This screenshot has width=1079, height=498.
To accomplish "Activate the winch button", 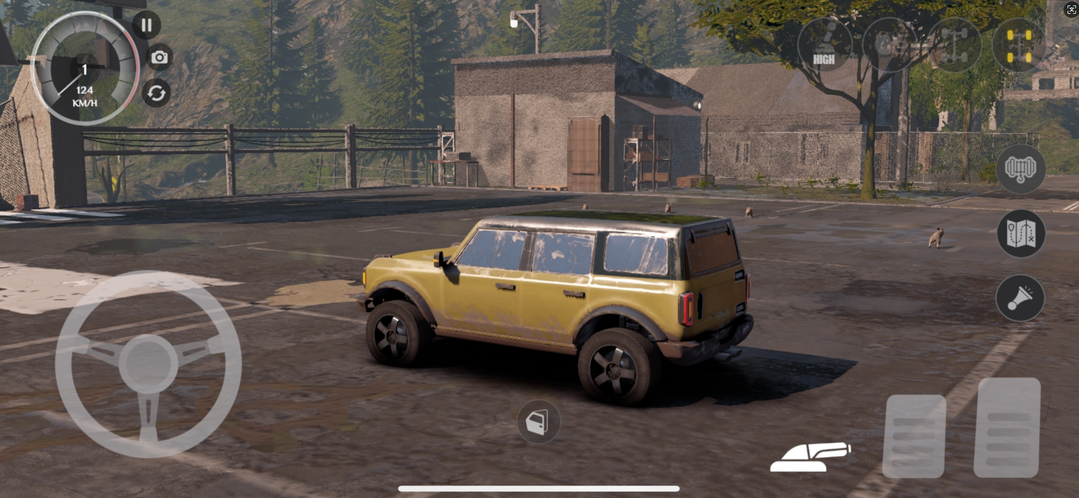I will tap(1020, 169).
